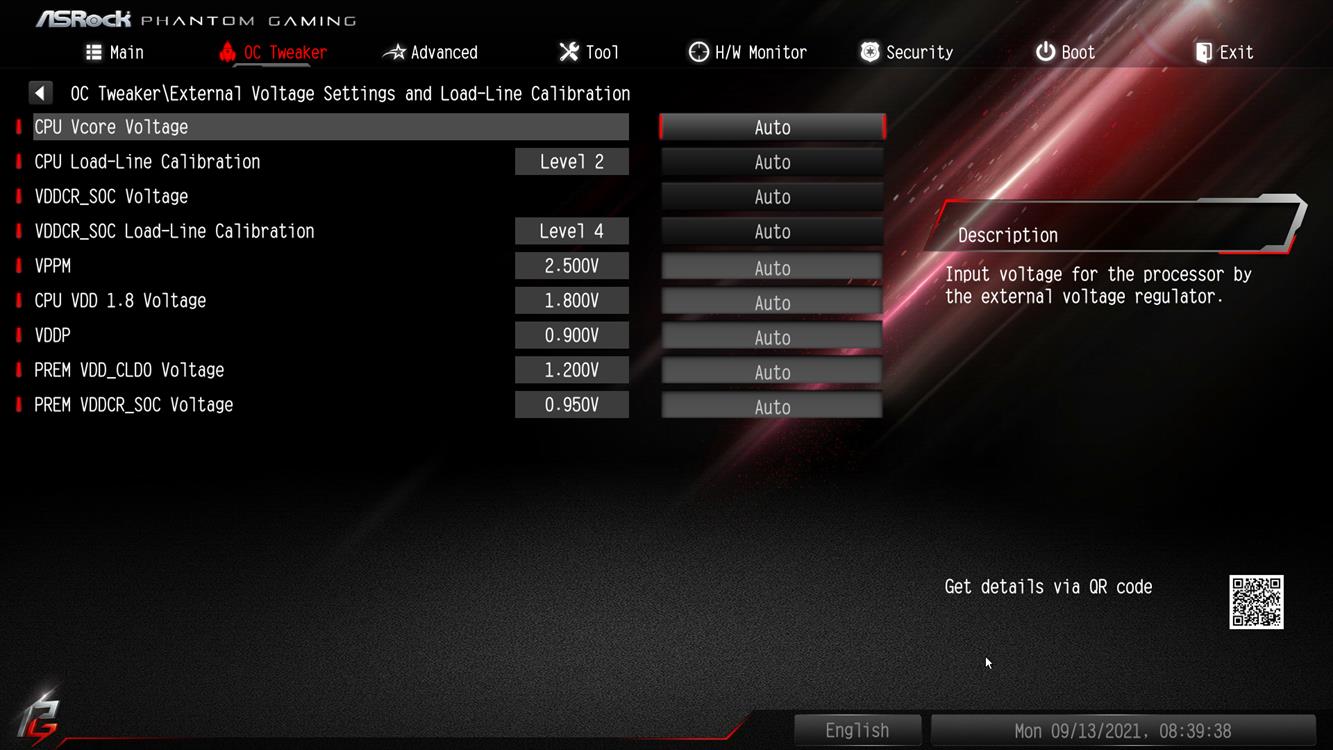The image size is (1333, 750).
Task: Set the VDDCR_SOC Voltage Auto field
Action: 772,197
